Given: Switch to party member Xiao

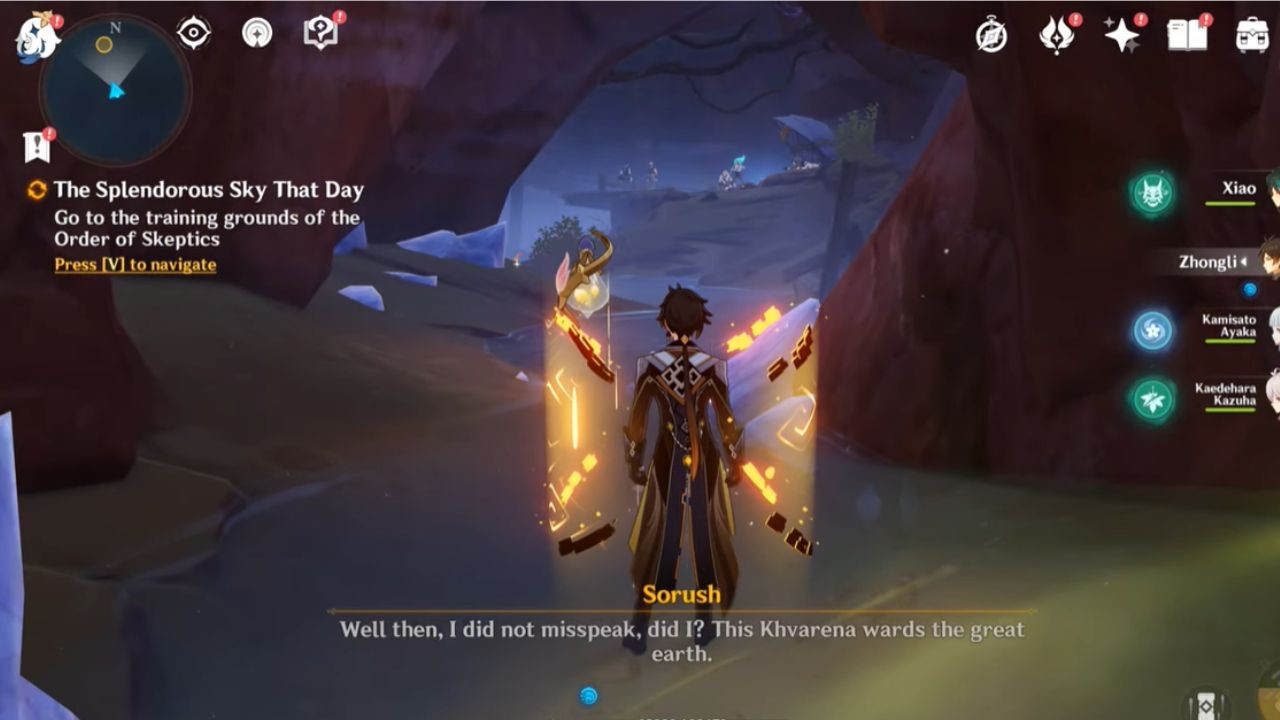Looking at the screenshot, I should coord(1239,189).
